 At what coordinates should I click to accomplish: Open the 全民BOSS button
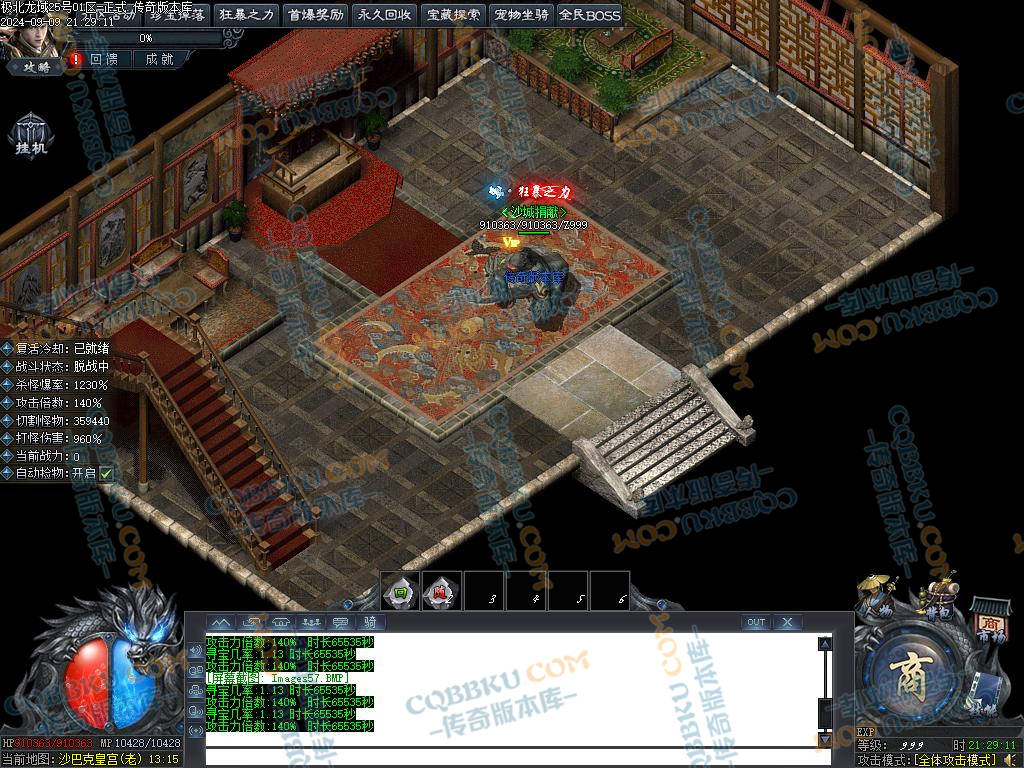tap(589, 15)
